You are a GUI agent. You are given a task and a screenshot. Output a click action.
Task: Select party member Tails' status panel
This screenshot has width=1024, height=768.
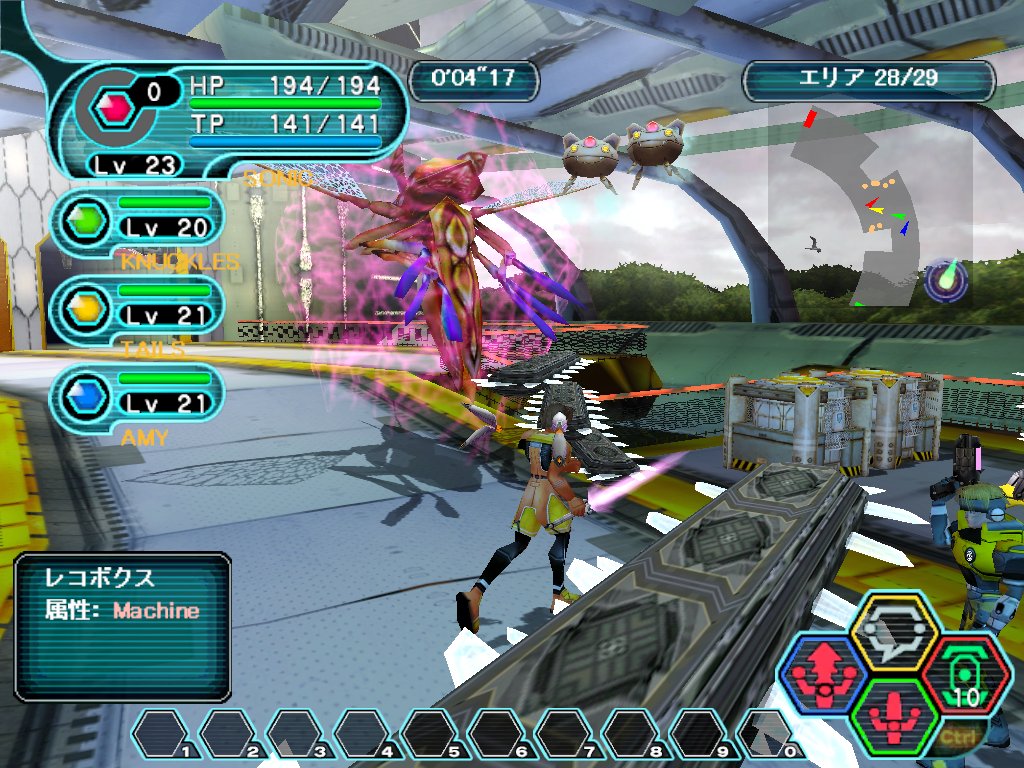[x=140, y=305]
